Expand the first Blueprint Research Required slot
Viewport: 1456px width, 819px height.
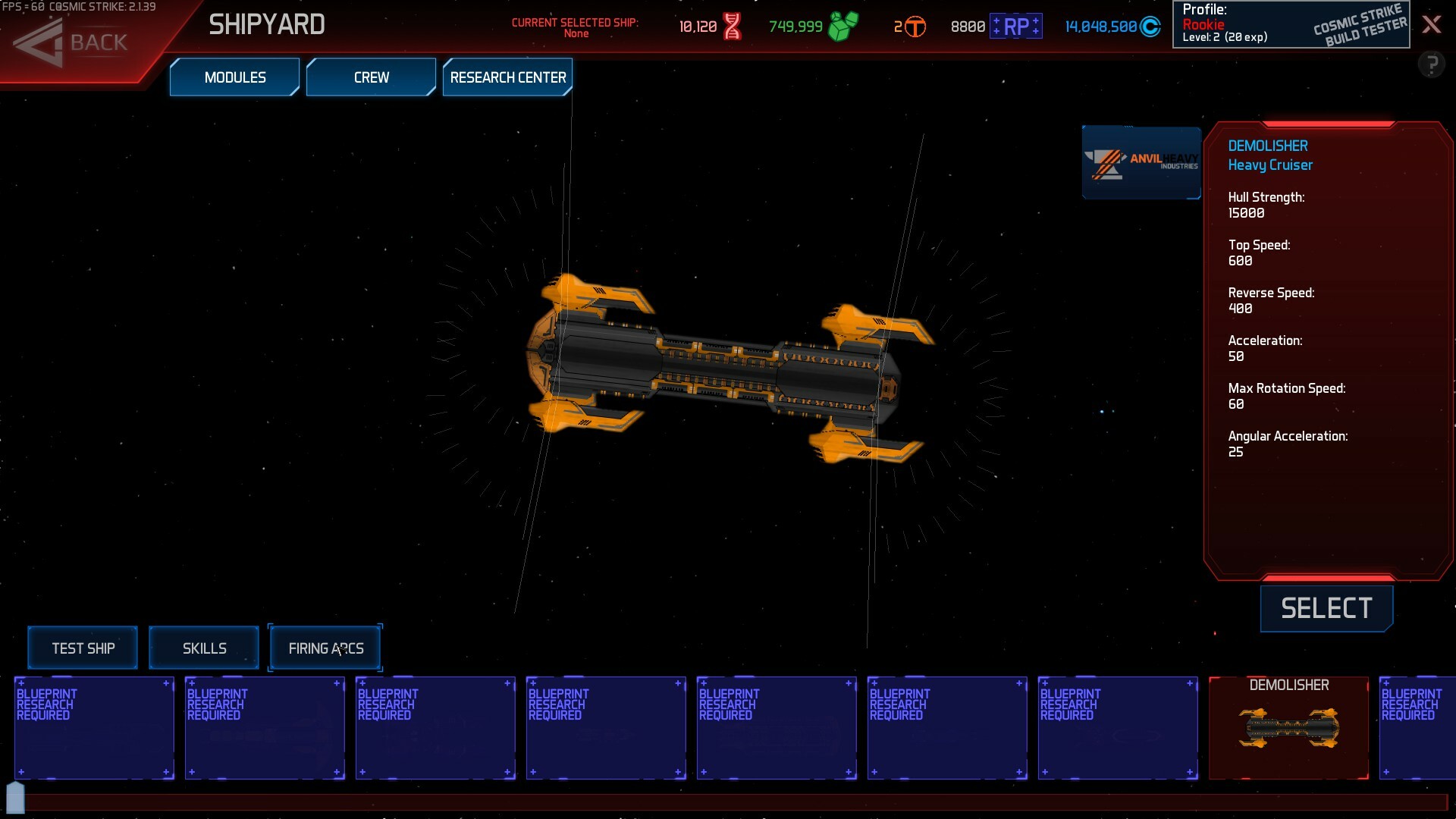pos(94,728)
